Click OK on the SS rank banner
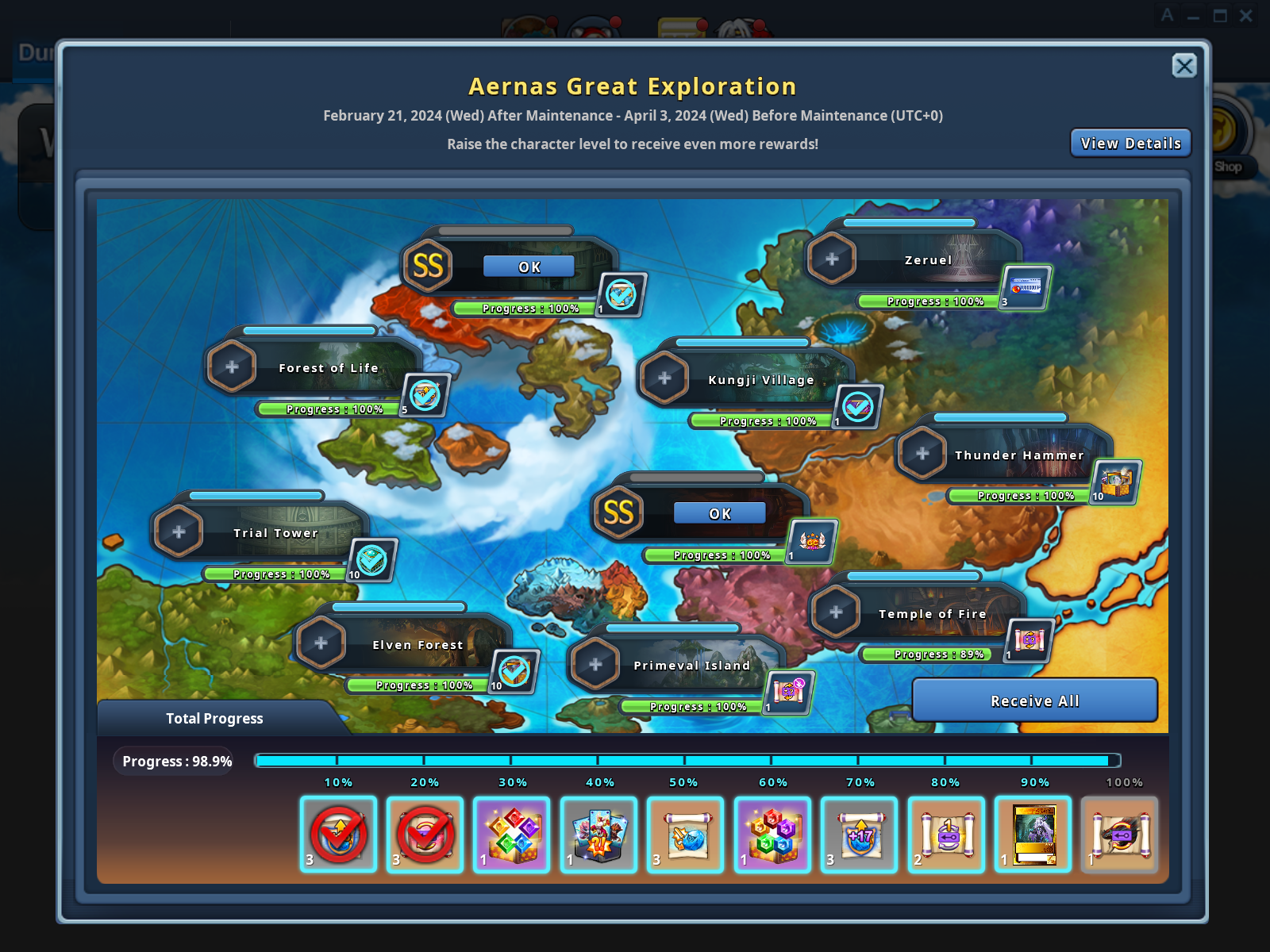This screenshot has height=952, width=1270. tap(529, 267)
